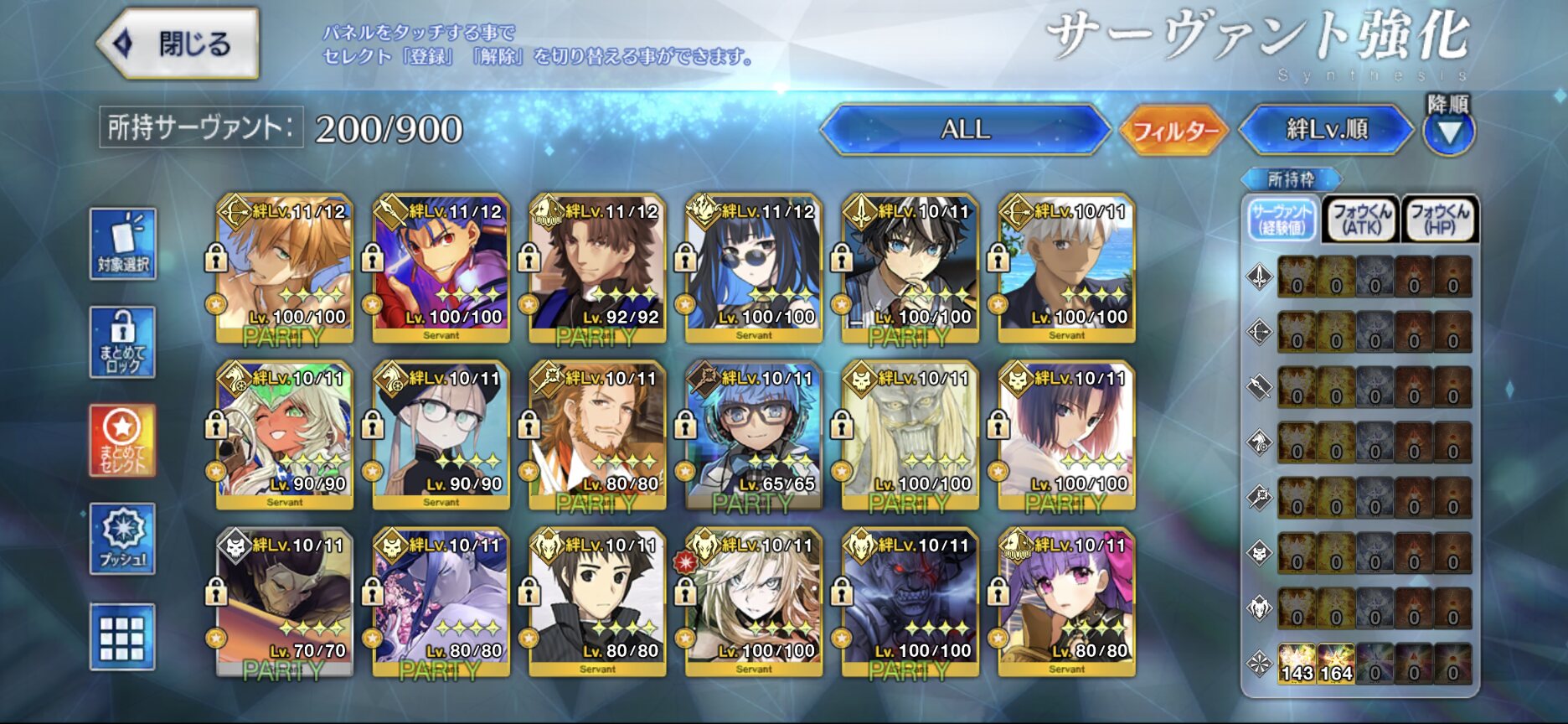Activate the まとめてセレクト bulk select button
1568x724 pixels.
tap(123, 440)
